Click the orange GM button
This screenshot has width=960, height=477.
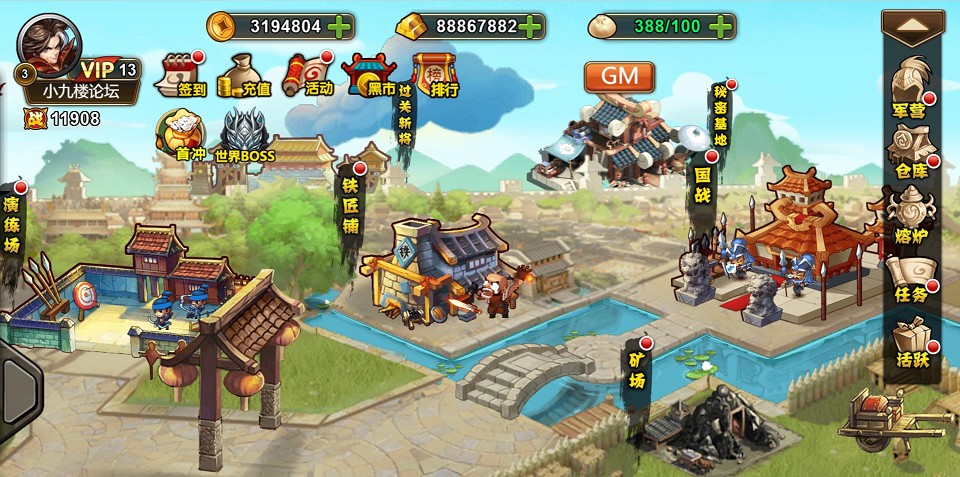pyautogui.click(x=619, y=76)
